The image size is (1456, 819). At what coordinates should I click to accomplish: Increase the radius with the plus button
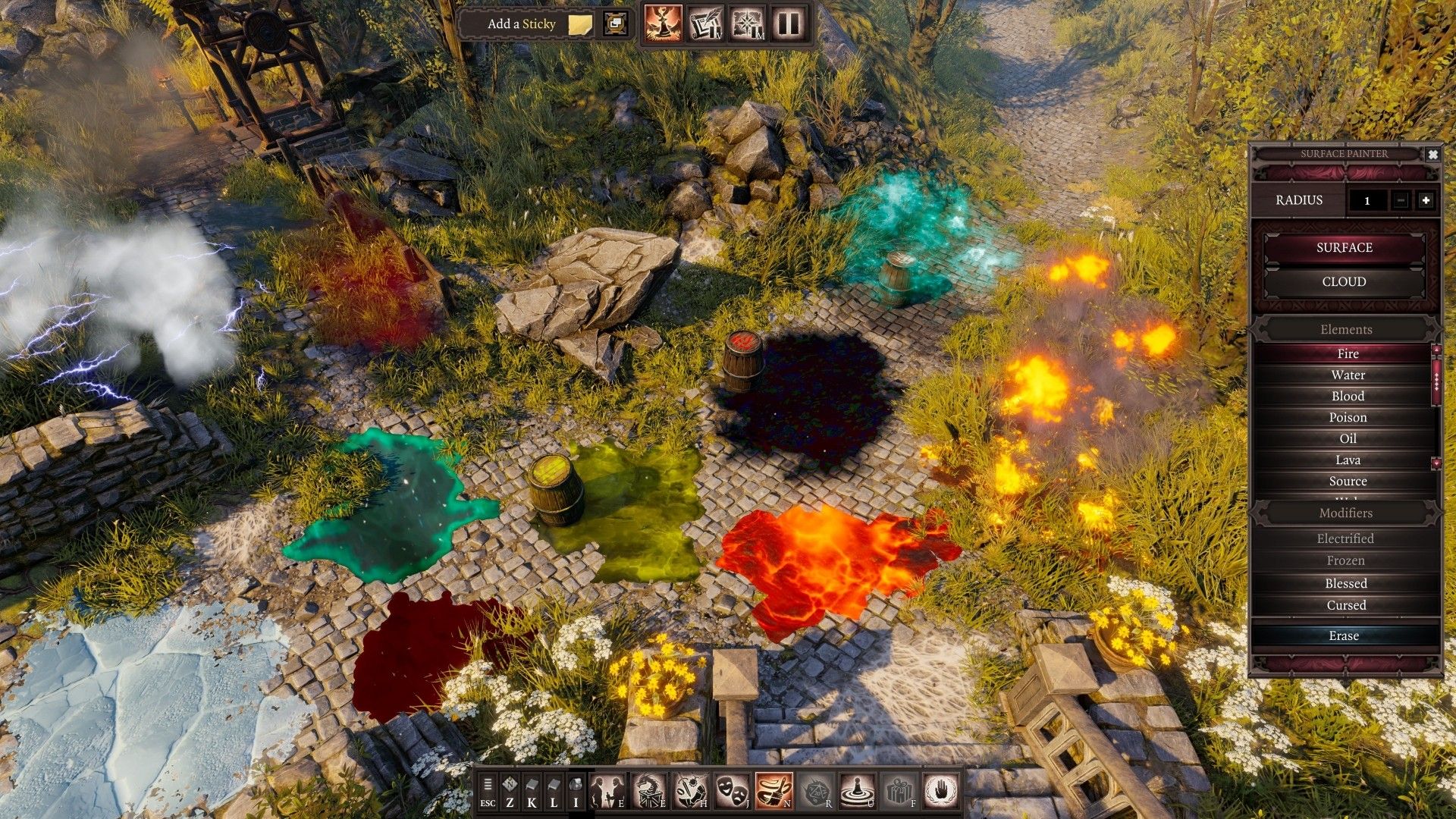click(1426, 200)
